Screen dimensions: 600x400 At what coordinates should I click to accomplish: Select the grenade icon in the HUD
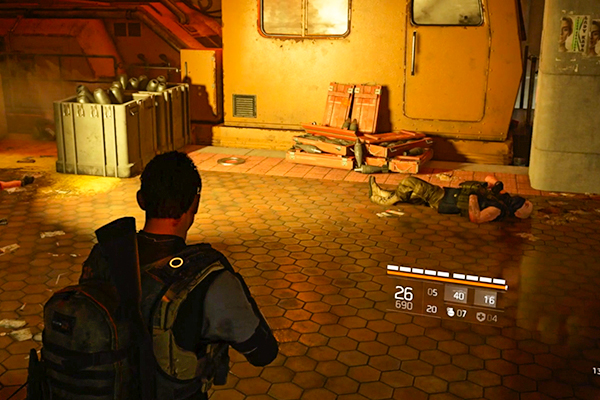[449, 312]
